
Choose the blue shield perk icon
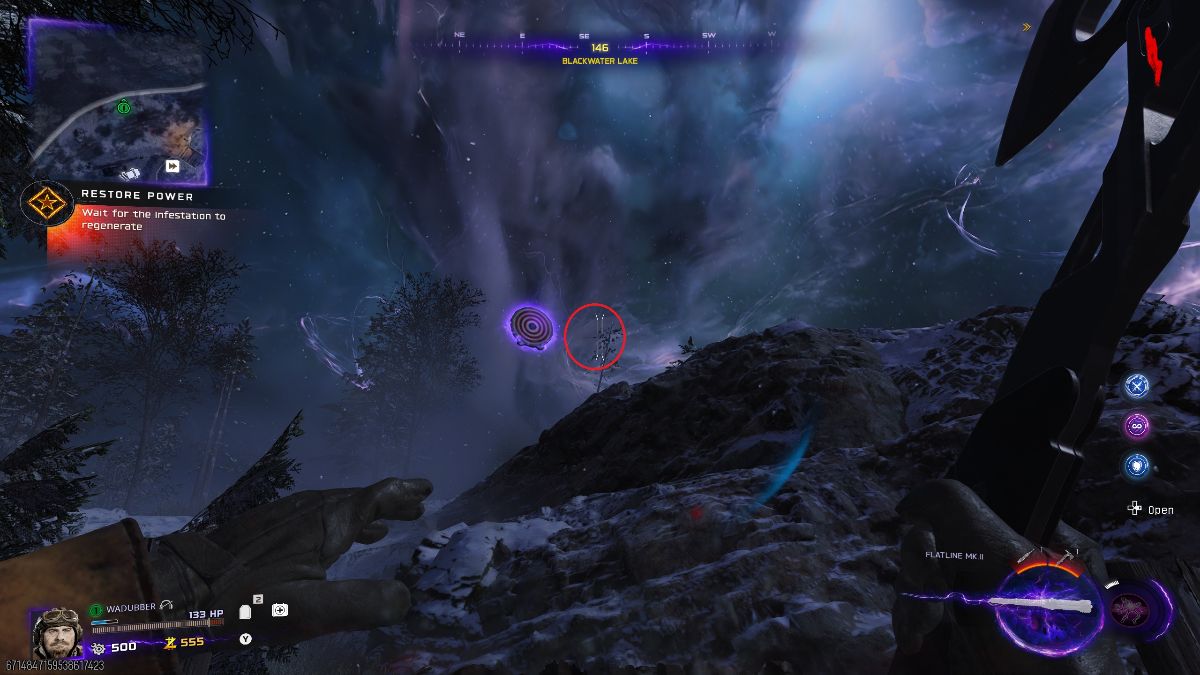(x=1135, y=465)
